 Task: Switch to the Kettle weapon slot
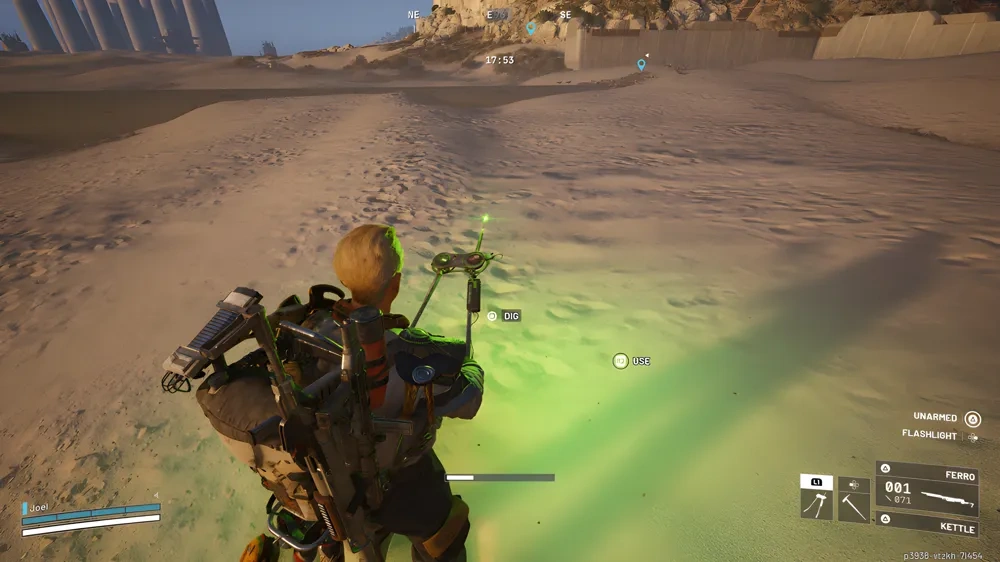[927, 524]
